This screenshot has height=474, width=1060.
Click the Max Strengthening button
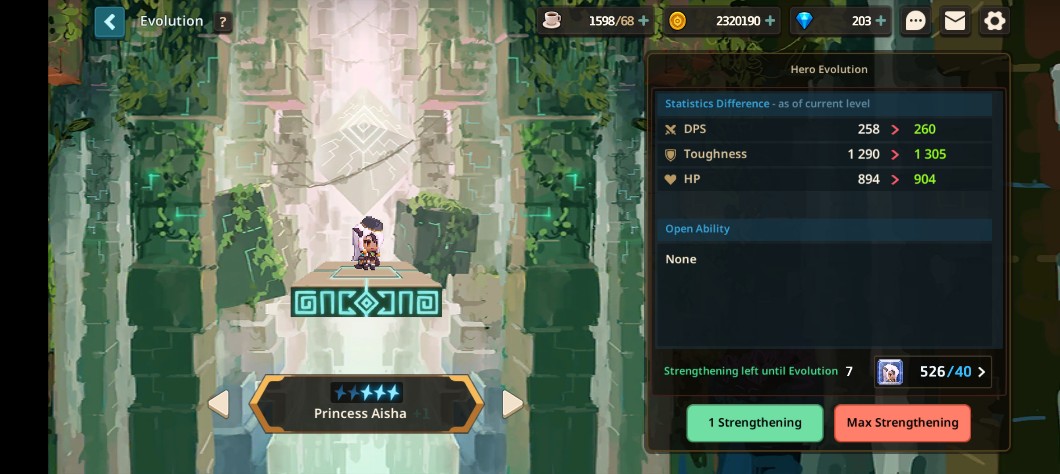pos(902,423)
